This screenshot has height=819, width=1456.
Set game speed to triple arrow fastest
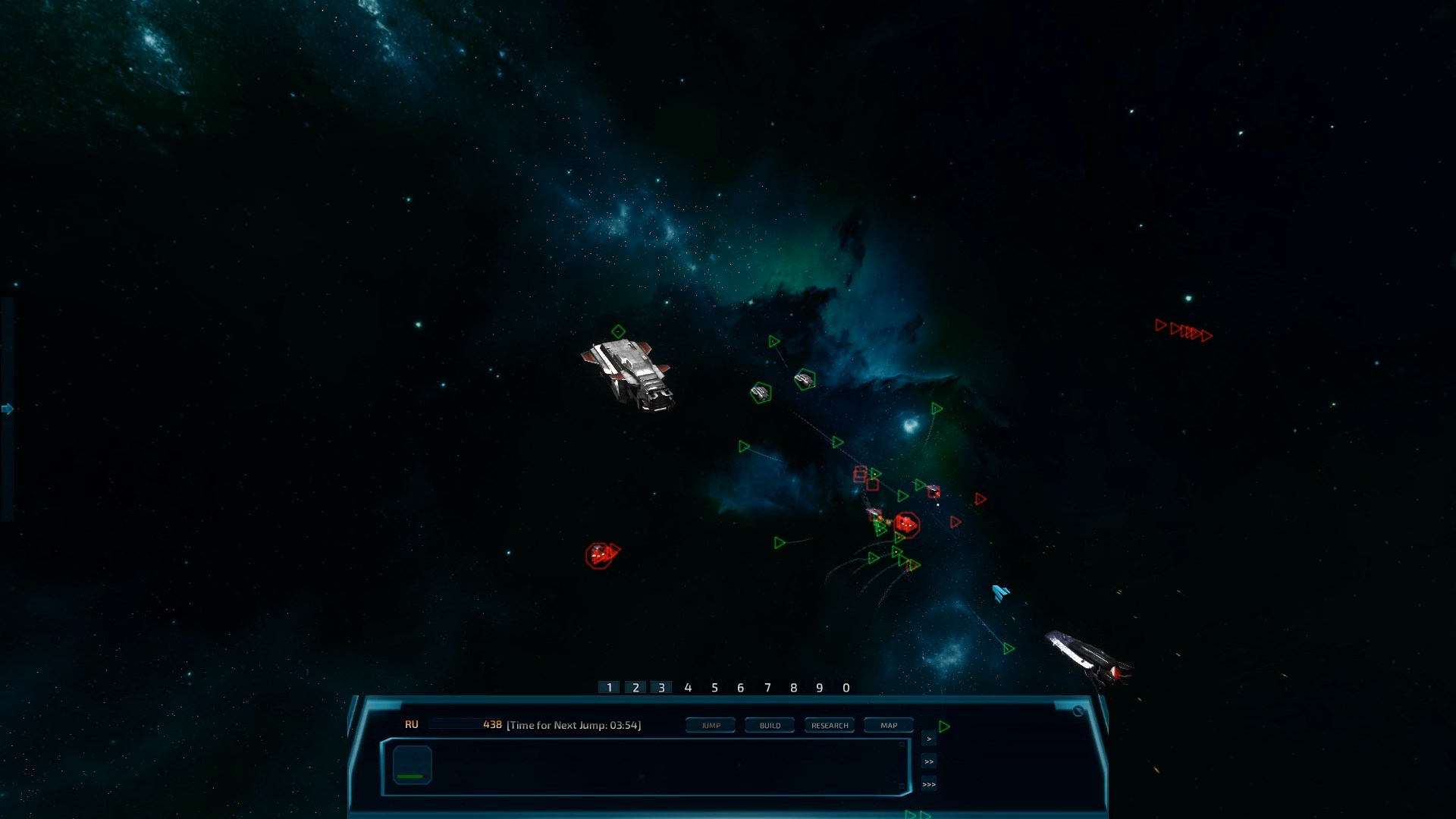pyautogui.click(x=929, y=784)
